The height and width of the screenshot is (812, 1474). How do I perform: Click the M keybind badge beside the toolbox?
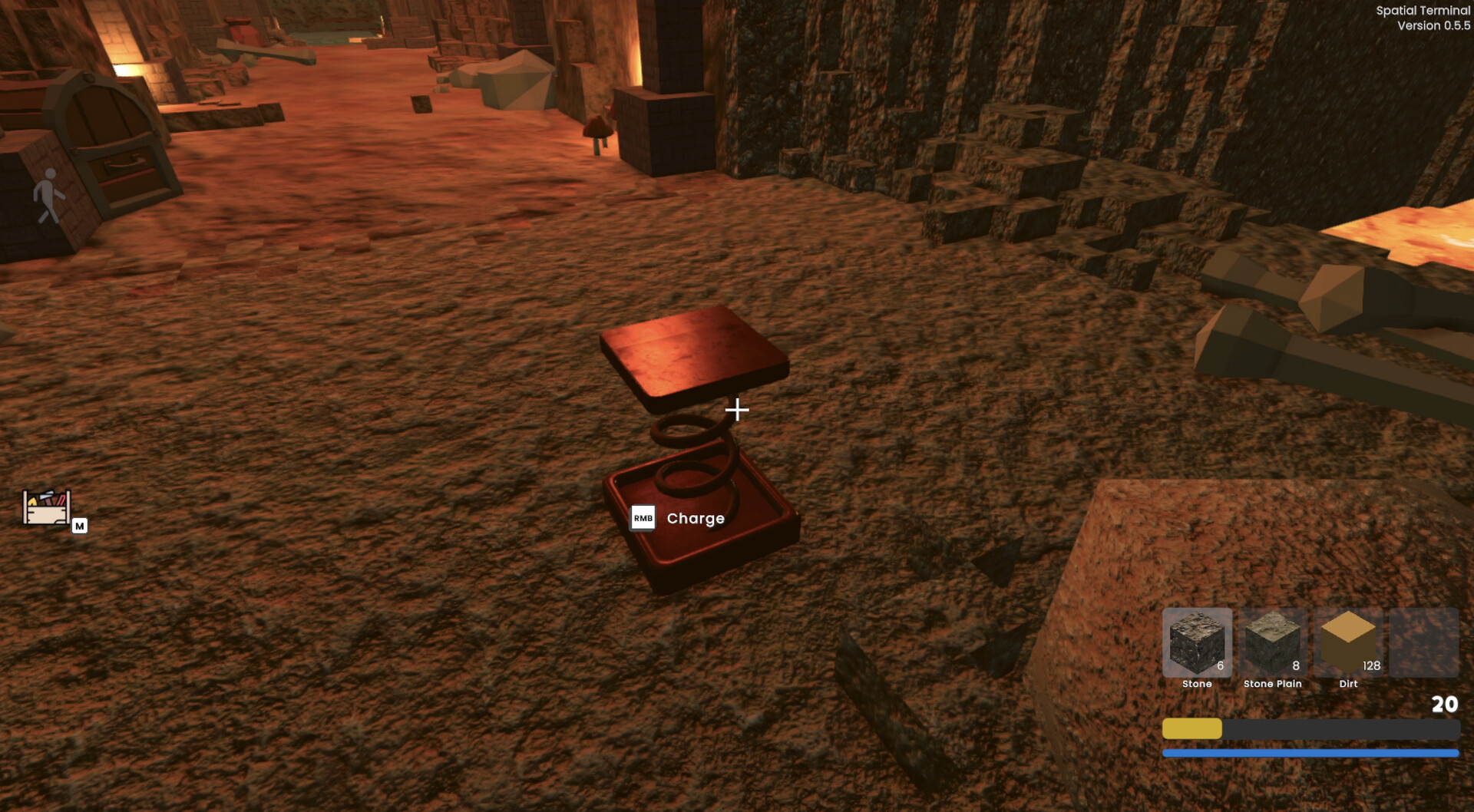tap(81, 527)
